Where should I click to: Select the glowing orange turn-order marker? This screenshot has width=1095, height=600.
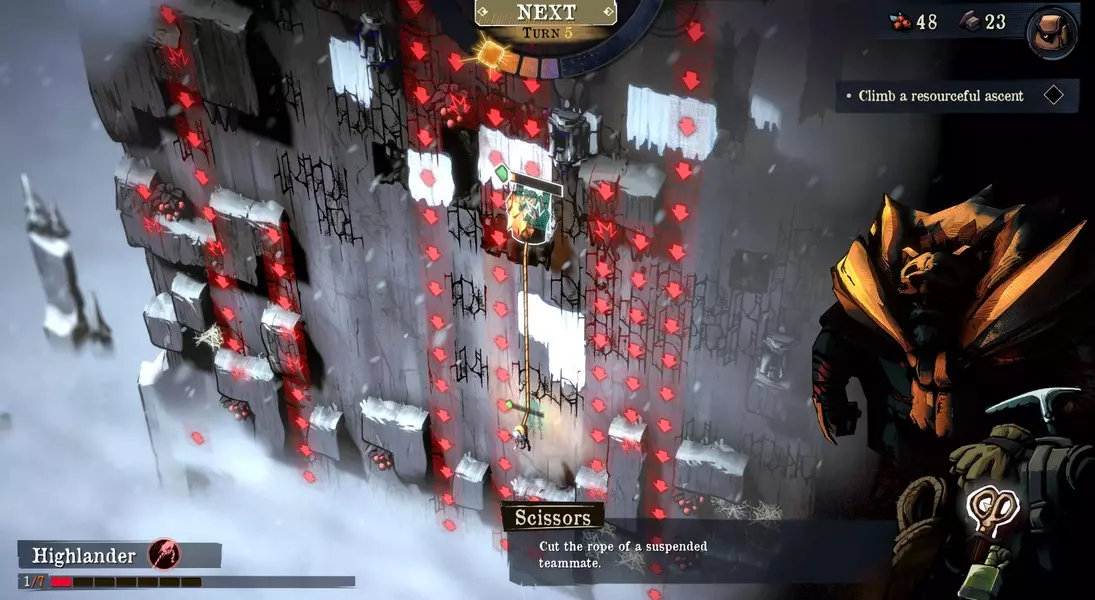(x=492, y=53)
